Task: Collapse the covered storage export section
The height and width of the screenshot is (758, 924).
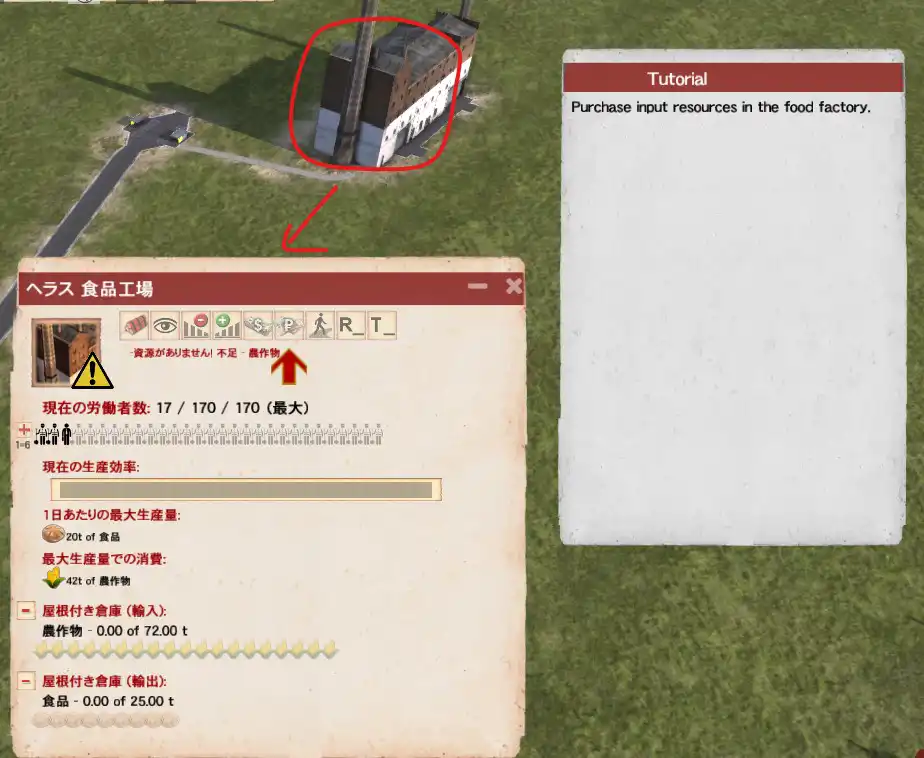Action: (26, 681)
